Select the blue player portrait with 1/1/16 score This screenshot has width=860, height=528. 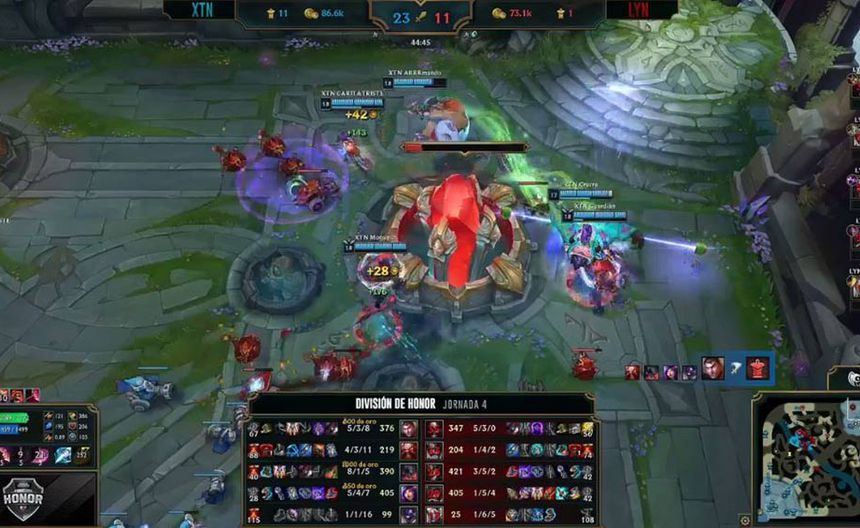coord(409,515)
